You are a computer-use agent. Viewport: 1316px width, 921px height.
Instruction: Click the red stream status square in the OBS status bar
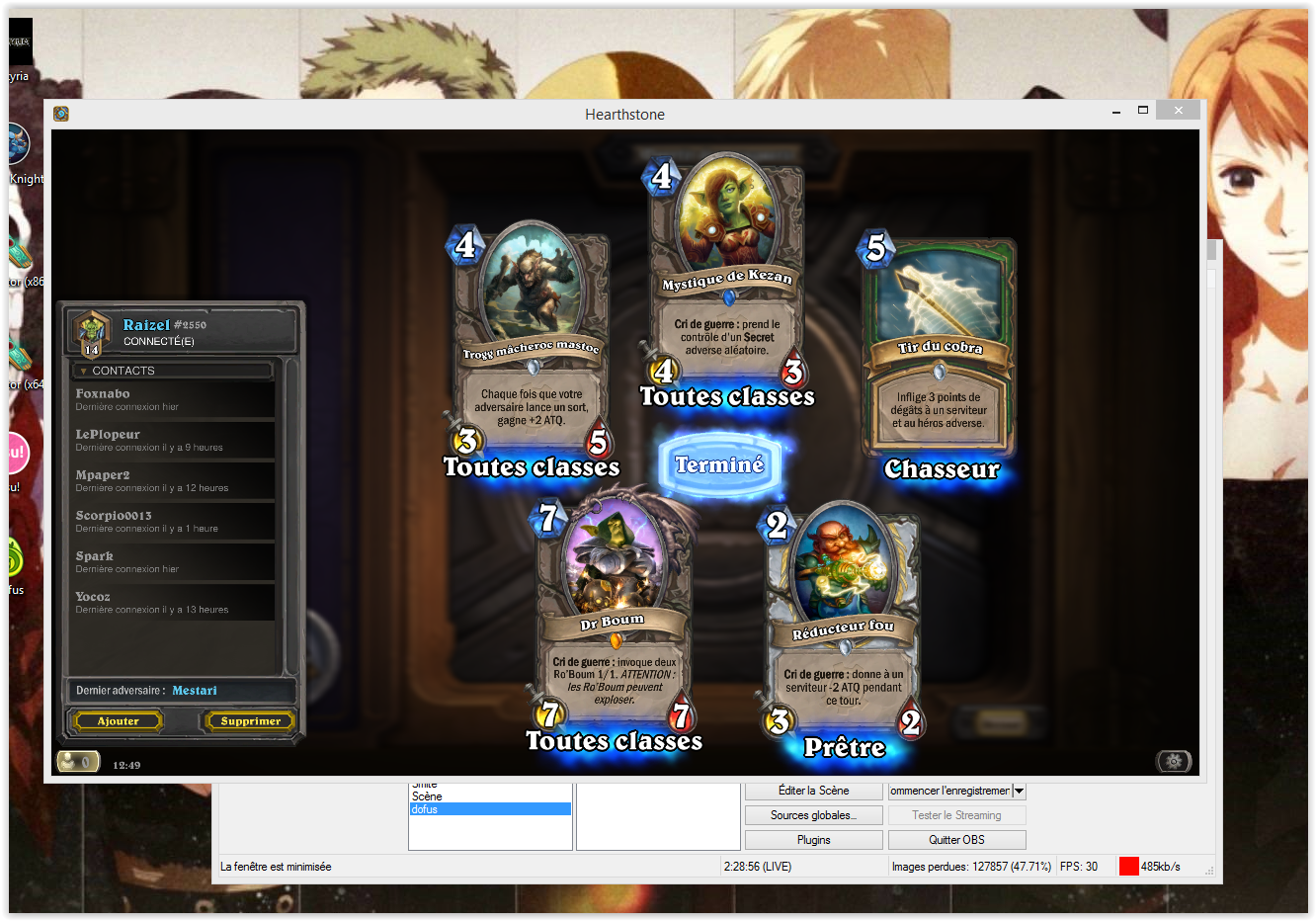1128,866
